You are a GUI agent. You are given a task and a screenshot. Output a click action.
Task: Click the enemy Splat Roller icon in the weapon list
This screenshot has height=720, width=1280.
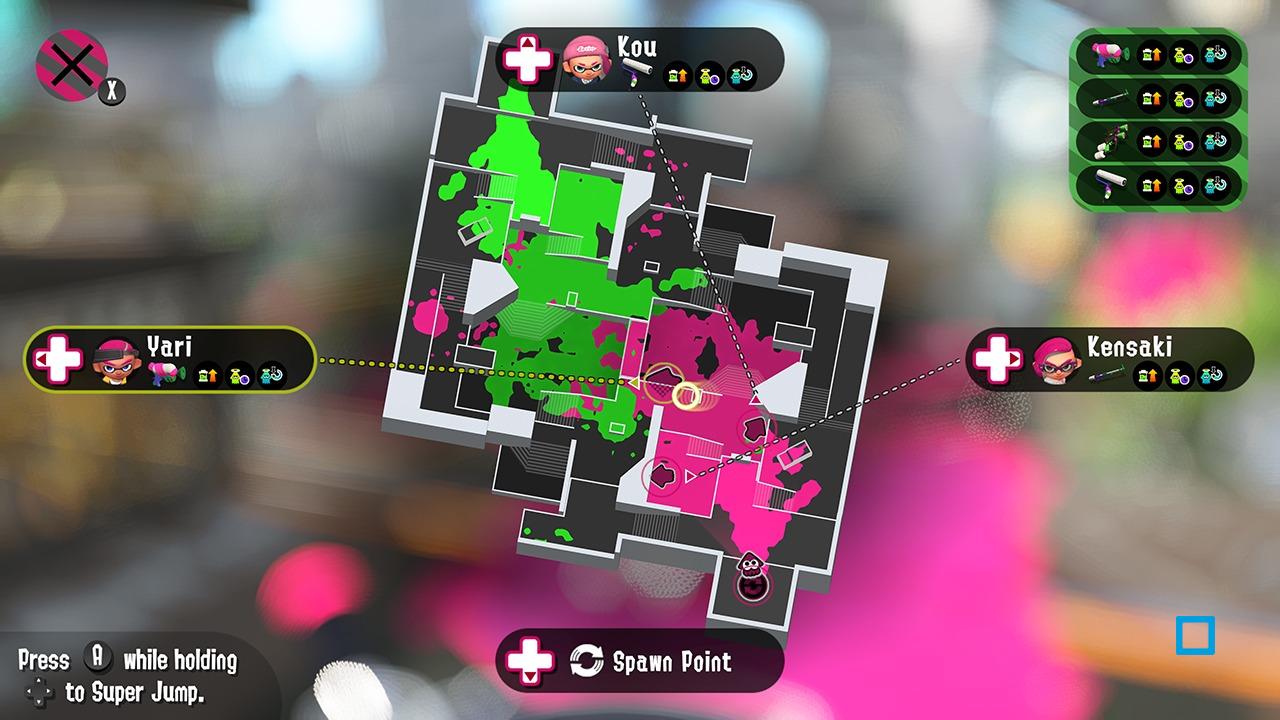[x=1110, y=183]
